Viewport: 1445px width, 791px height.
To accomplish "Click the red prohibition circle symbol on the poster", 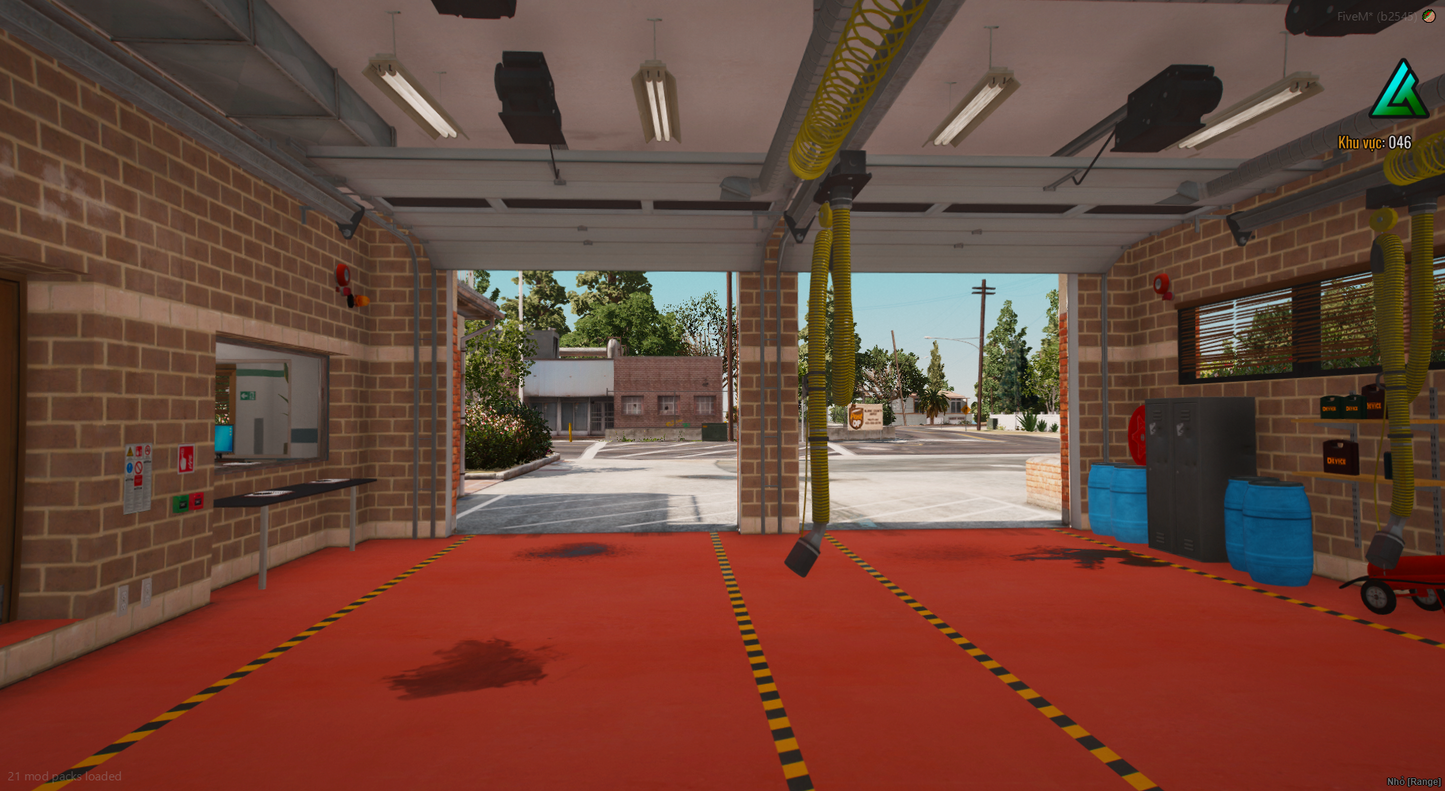I will pos(139,467).
